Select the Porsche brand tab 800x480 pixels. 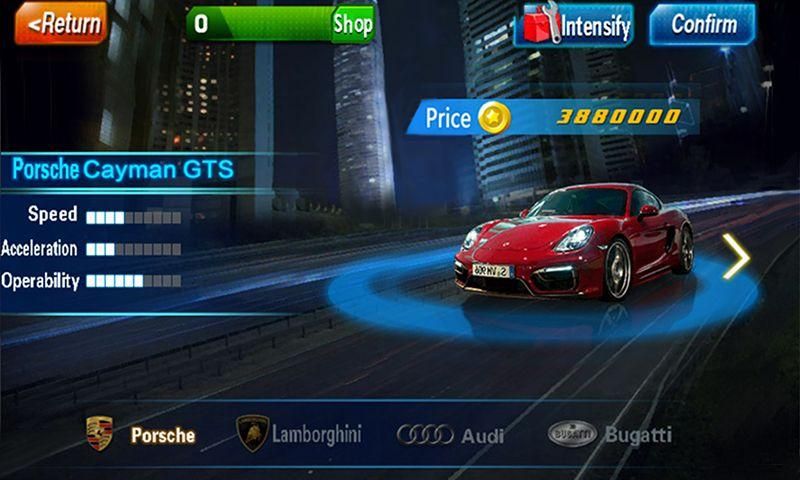coord(141,435)
